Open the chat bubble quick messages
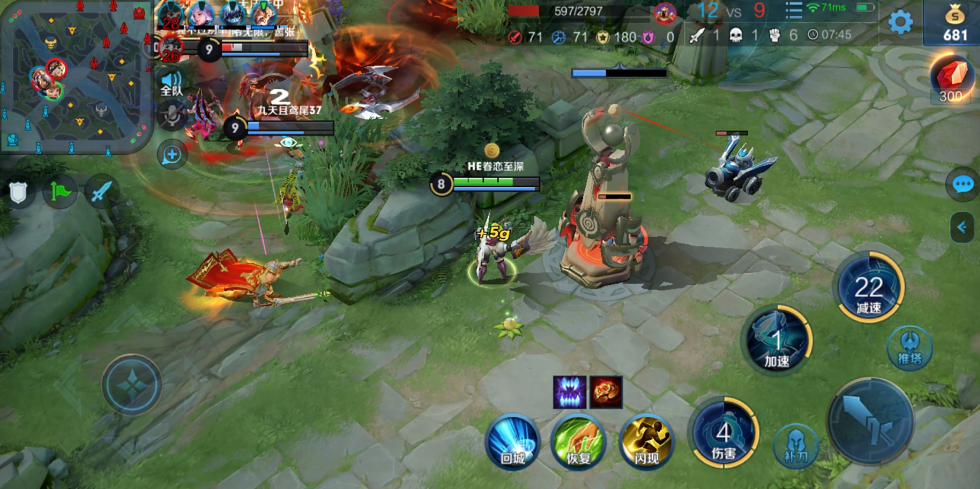Viewport: 980px width, 489px height. (963, 184)
